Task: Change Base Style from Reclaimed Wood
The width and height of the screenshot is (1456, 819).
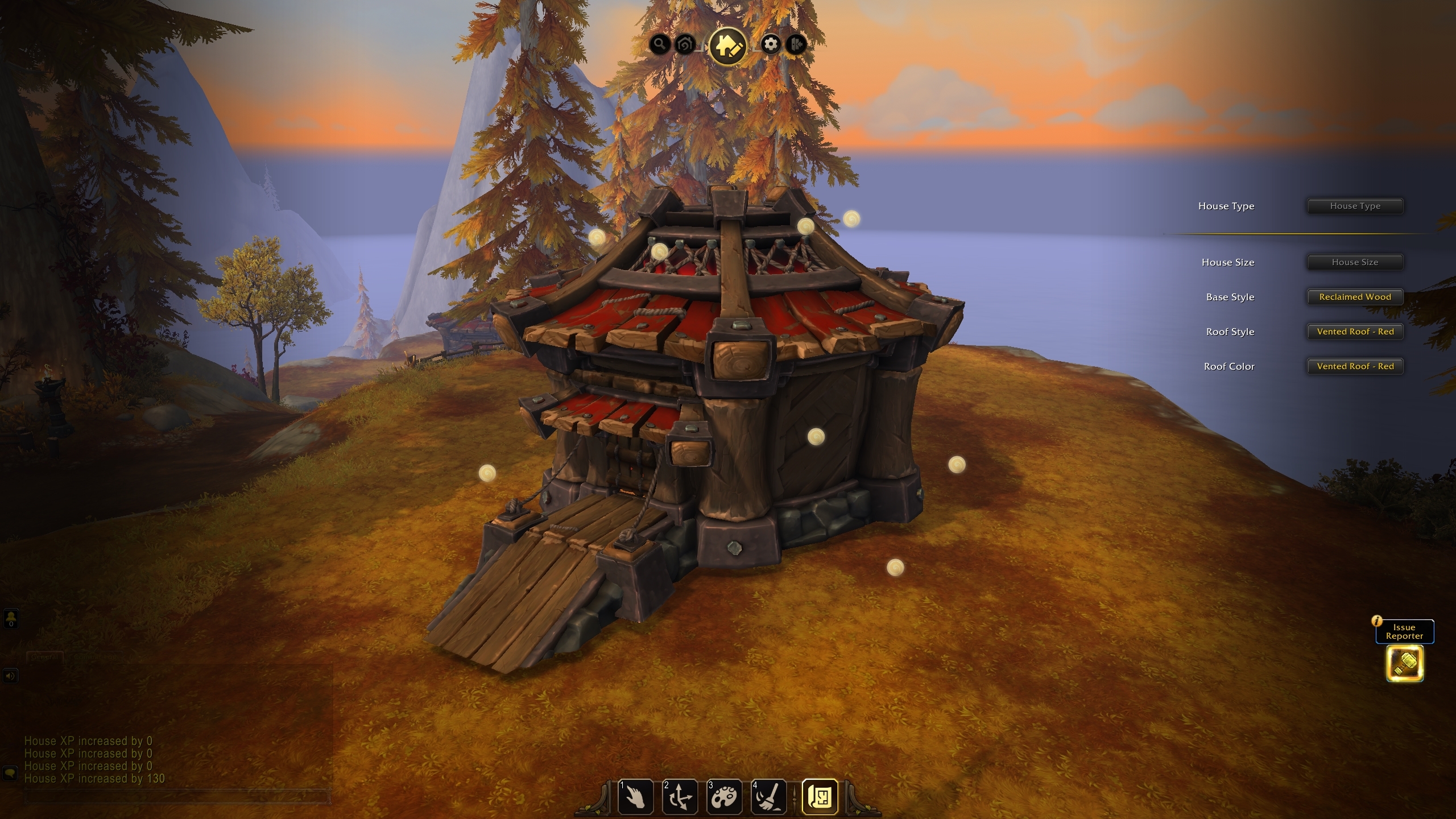Action: click(x=1355, y=297)
